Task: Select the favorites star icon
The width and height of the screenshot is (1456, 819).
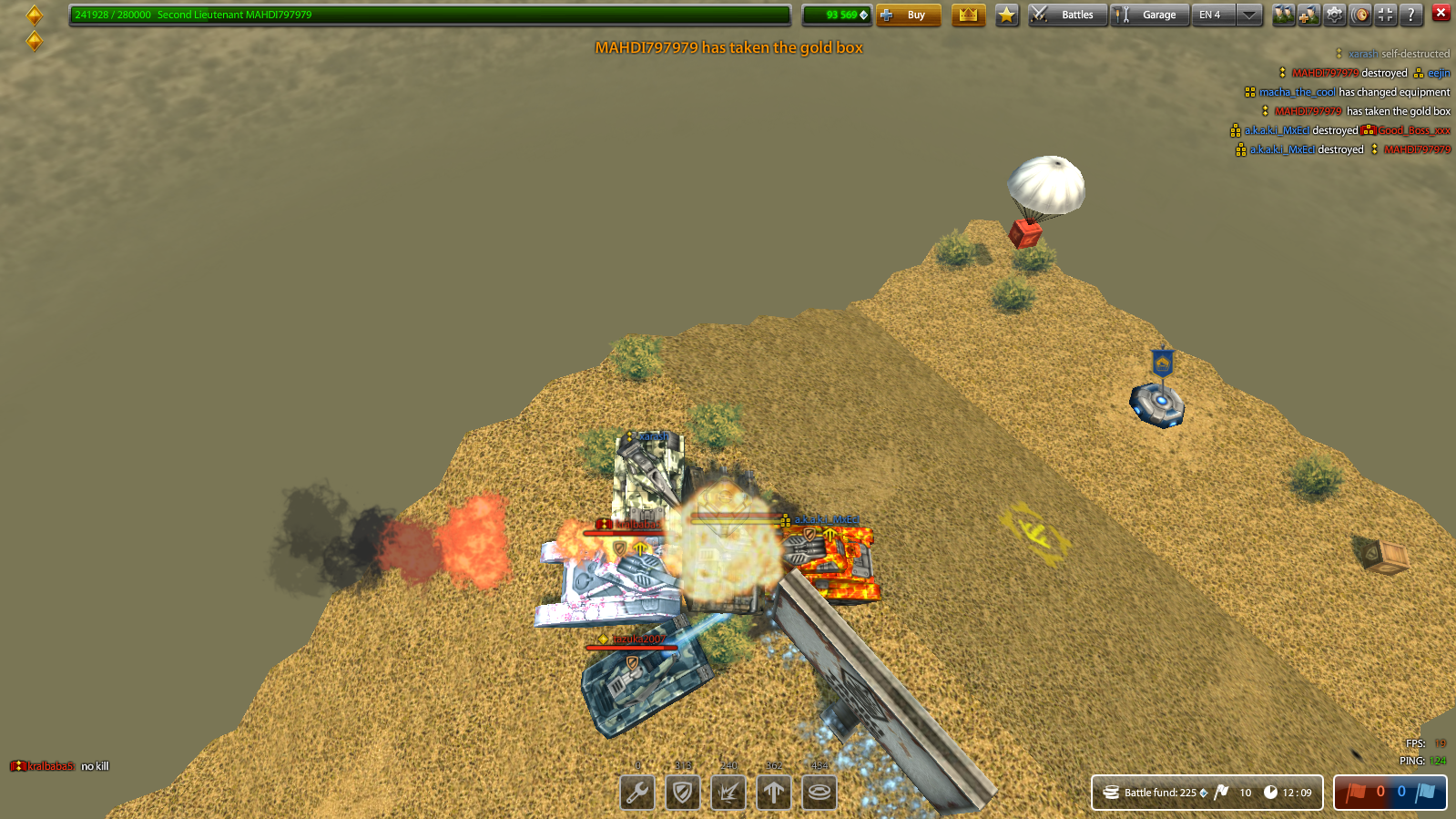Action: pos(1005,15)
